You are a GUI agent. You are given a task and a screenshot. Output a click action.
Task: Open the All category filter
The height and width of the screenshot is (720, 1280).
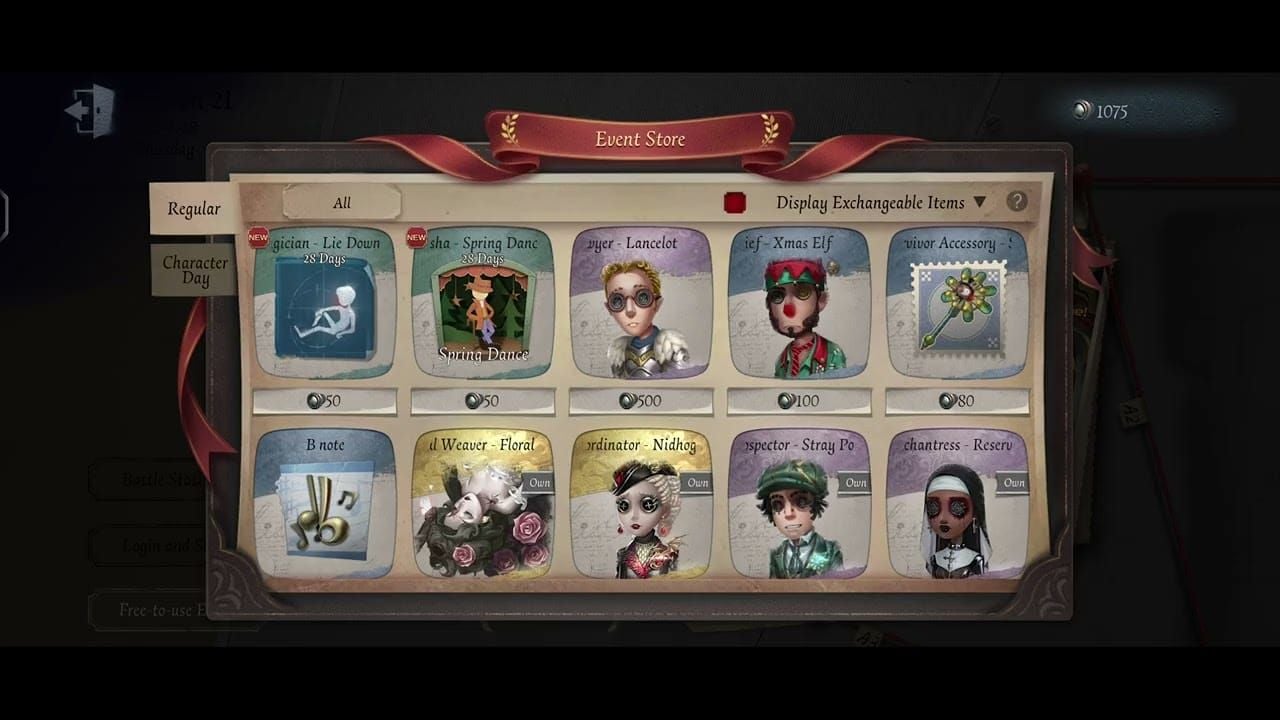(x=342, y=202)
